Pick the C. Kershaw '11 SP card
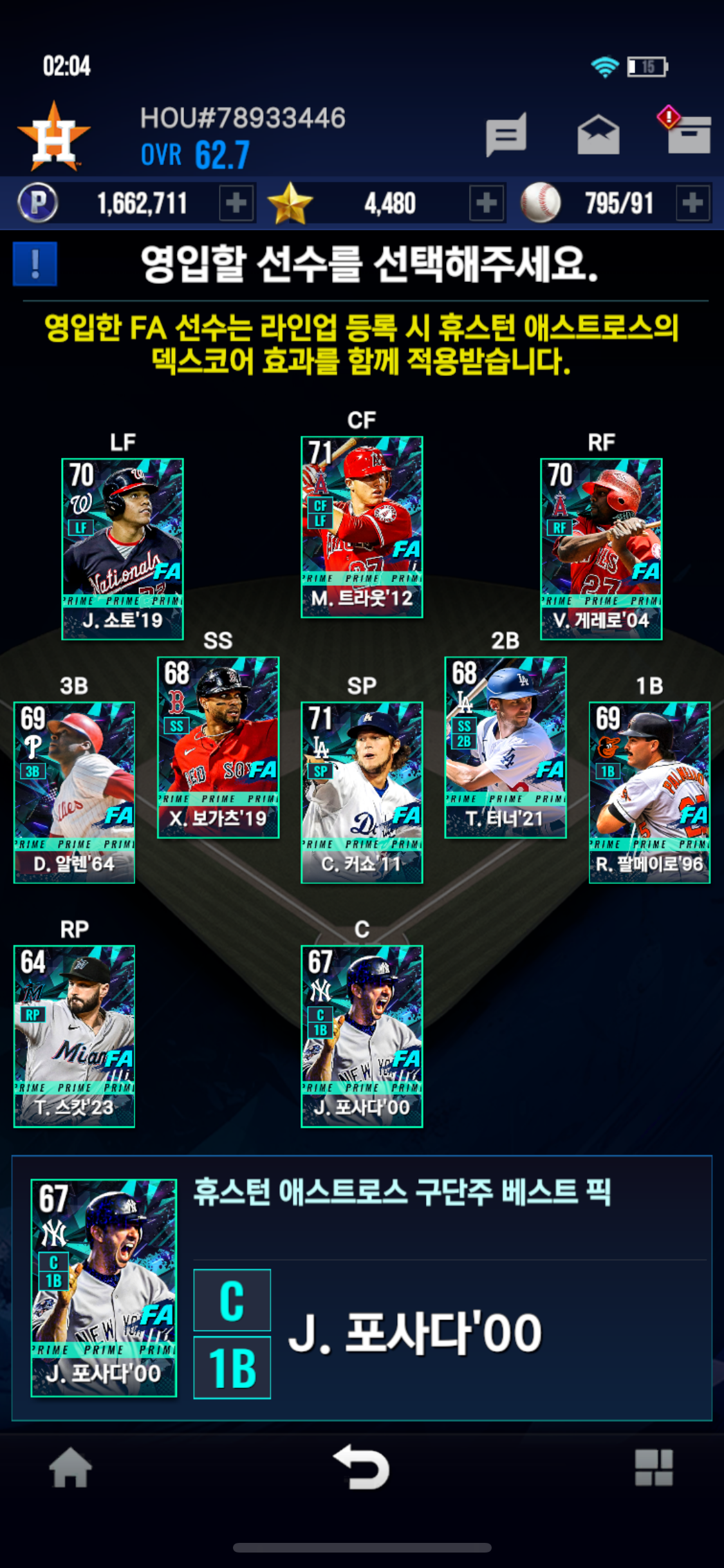724x1568 pixels. (362, 792)
